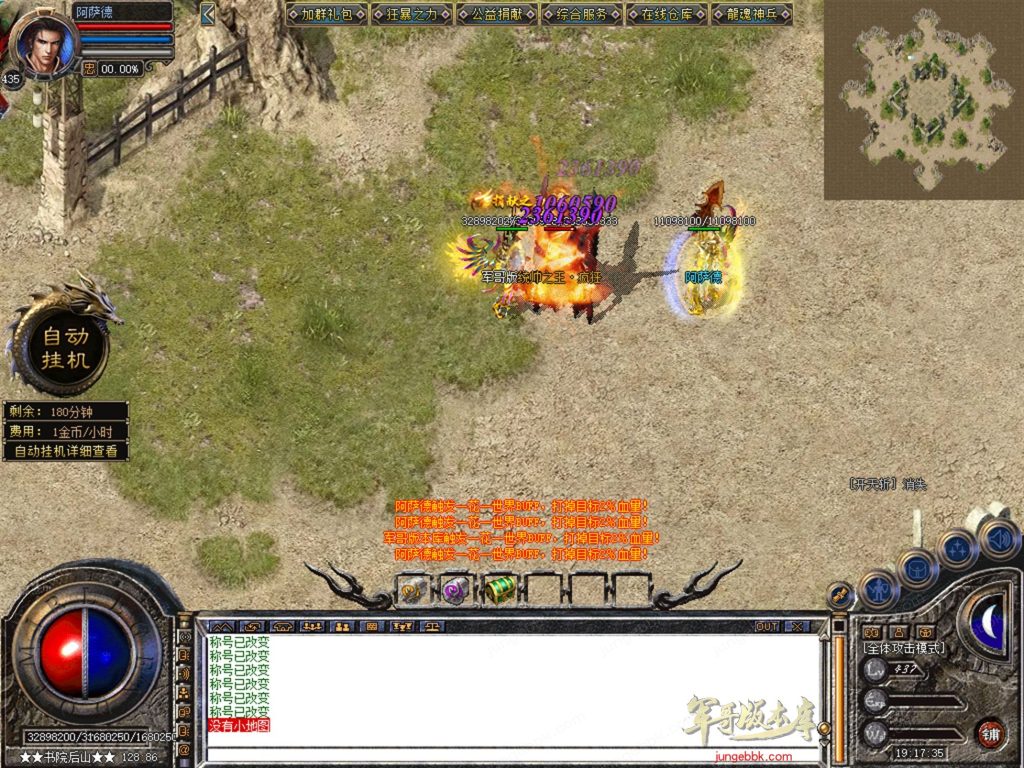The image size is (1024, 768).
Task: Open the 狂暴之力 menu
Action: (411, 14)
